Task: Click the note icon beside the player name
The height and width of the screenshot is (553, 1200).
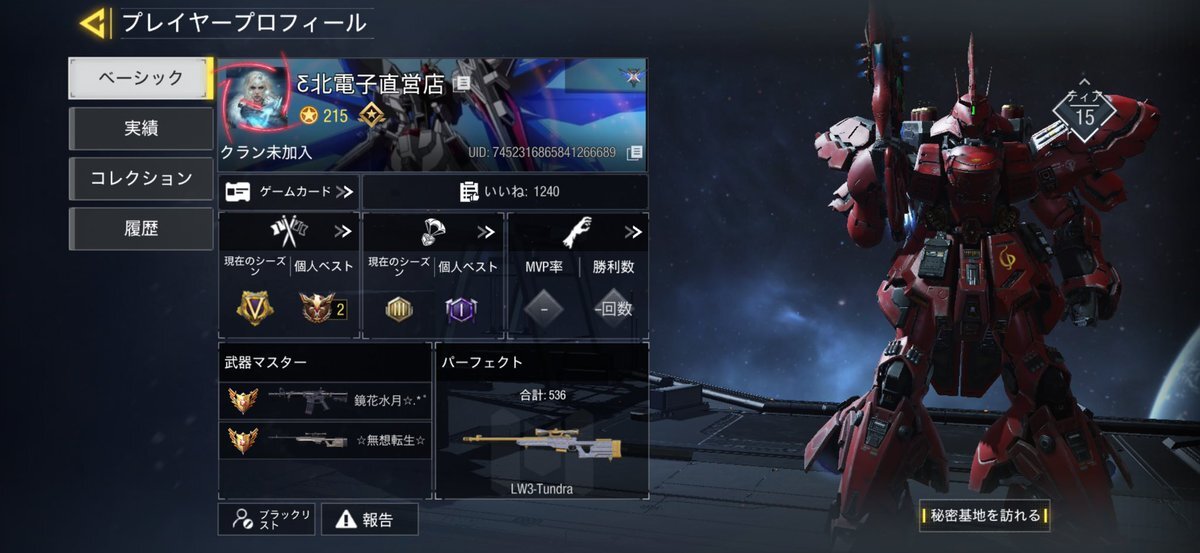Action: point(461,84)
